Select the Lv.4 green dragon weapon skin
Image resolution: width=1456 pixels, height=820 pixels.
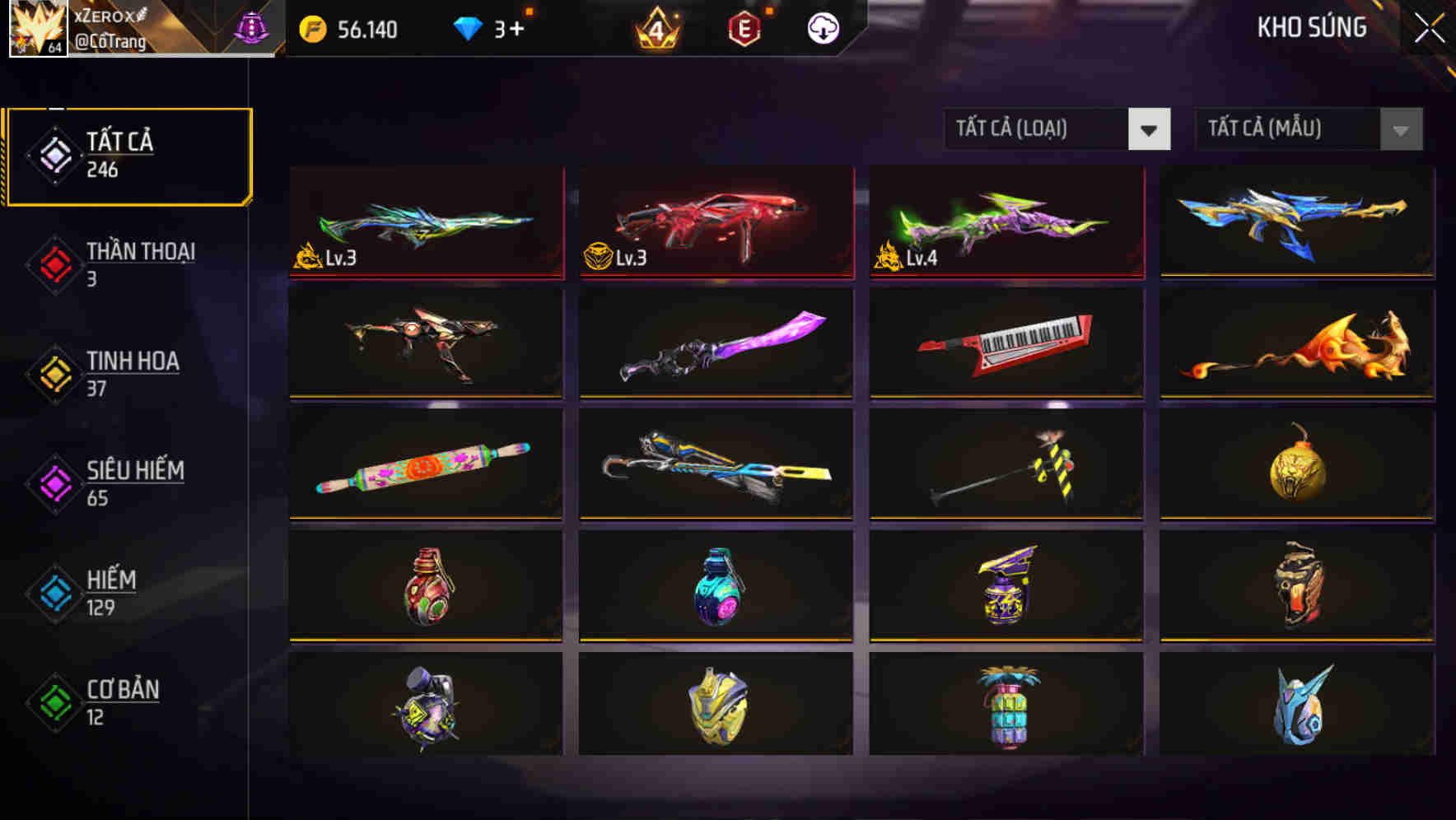[x=1005, y=222]
